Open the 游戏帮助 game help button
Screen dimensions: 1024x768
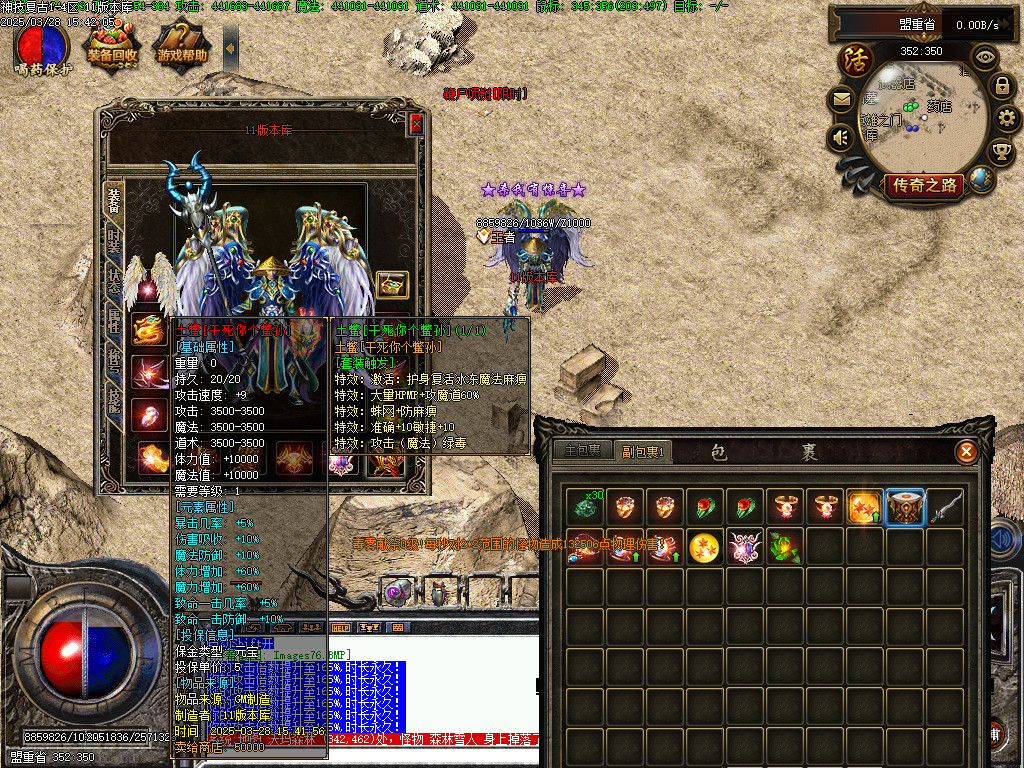click(182, 47)
